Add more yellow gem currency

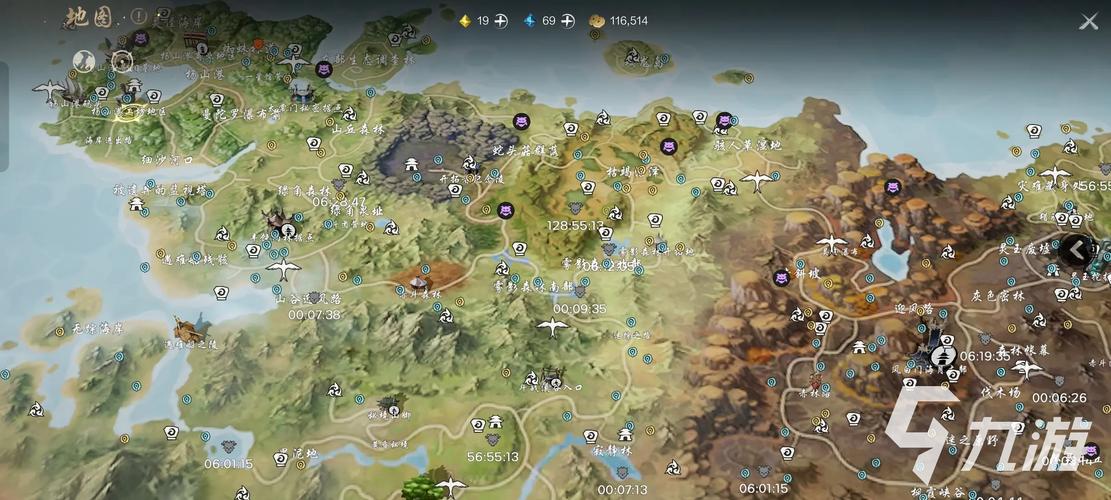pyautogui.click(x=501, y=21)
